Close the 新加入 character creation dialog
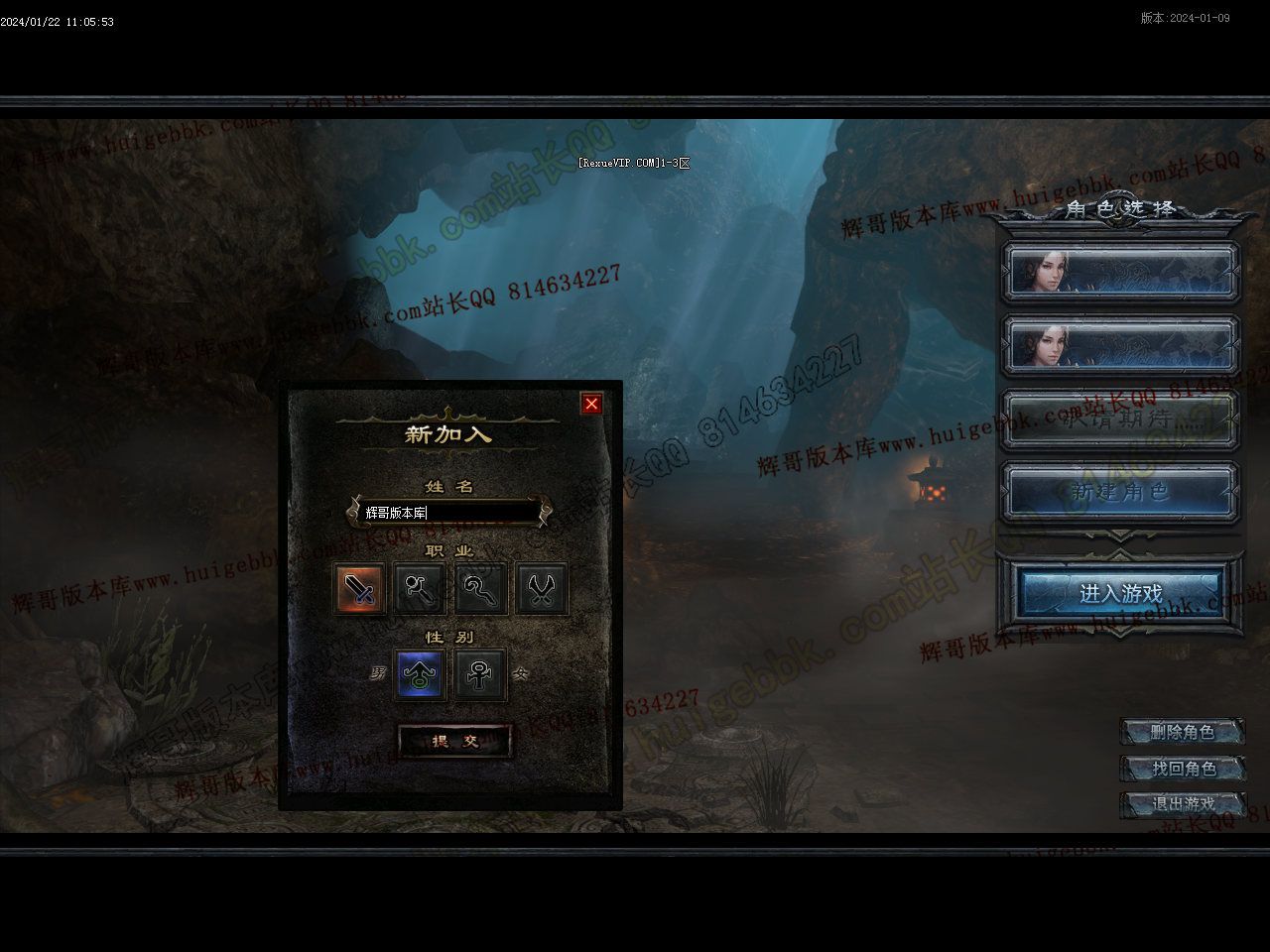Screen dimensions: 1270x952 tap(592, 404)
